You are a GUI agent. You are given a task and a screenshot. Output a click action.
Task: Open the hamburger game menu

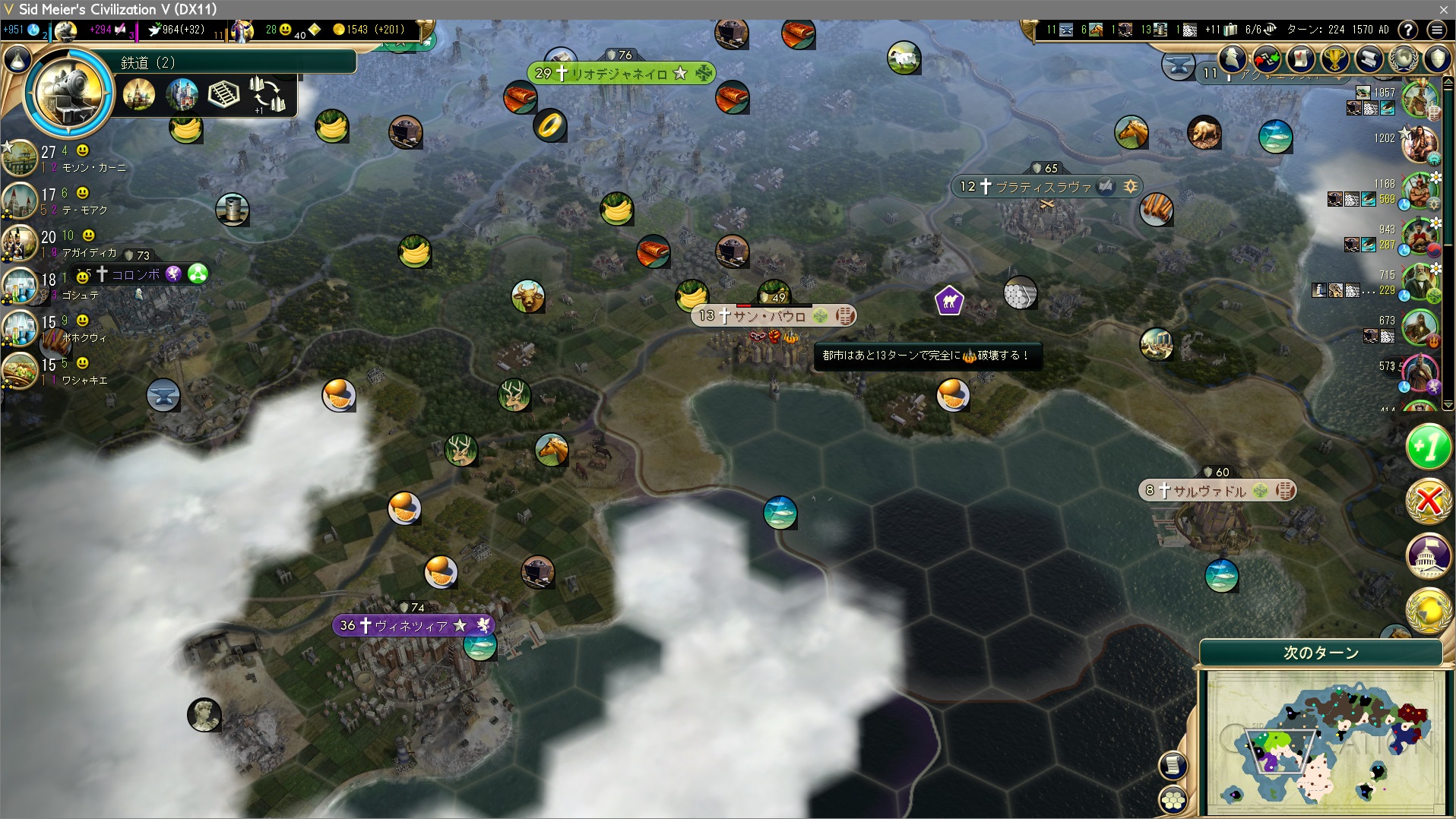[1436, 30]
